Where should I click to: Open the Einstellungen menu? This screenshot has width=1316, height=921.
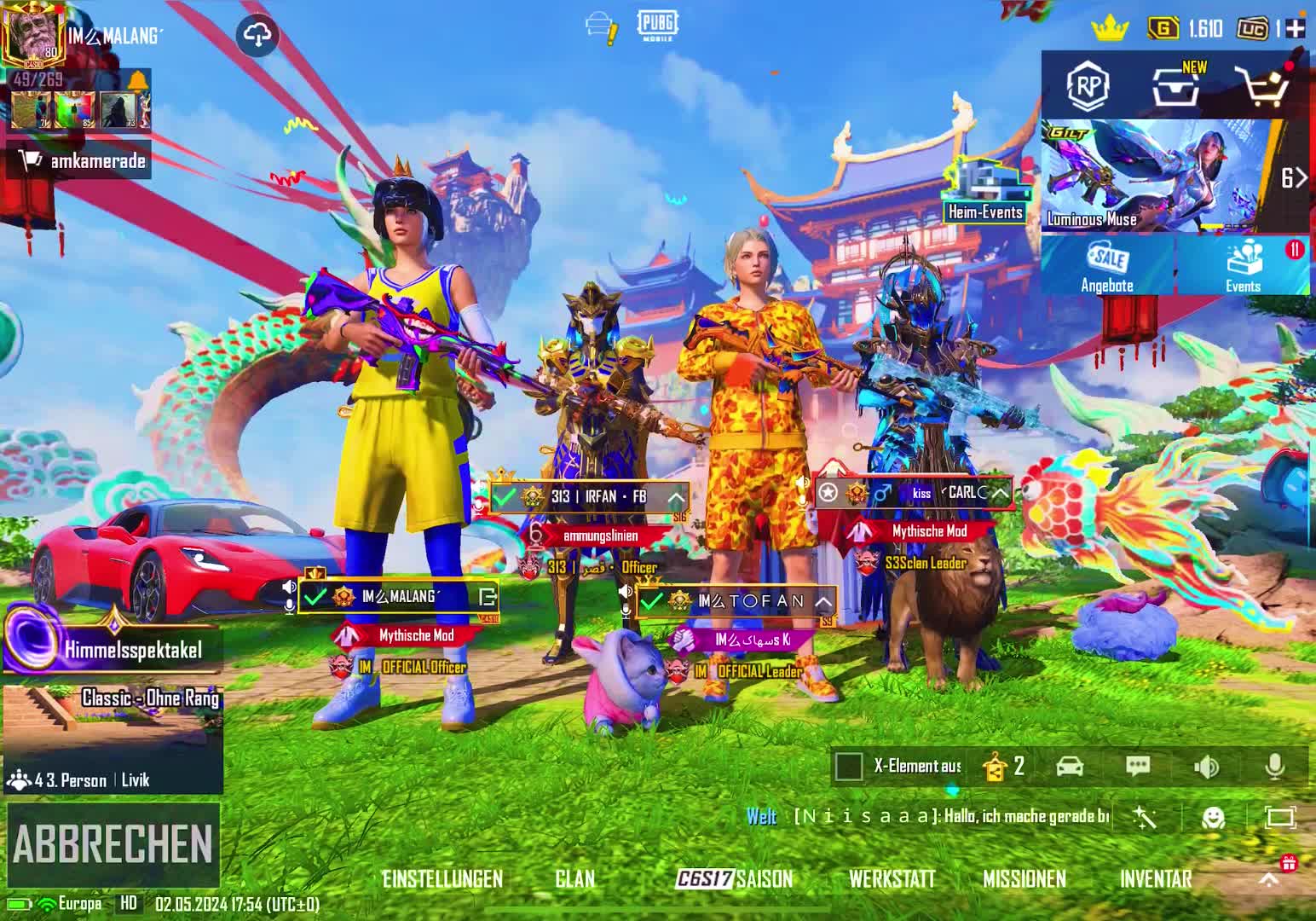pyautogui.click(x=442, y=879)
